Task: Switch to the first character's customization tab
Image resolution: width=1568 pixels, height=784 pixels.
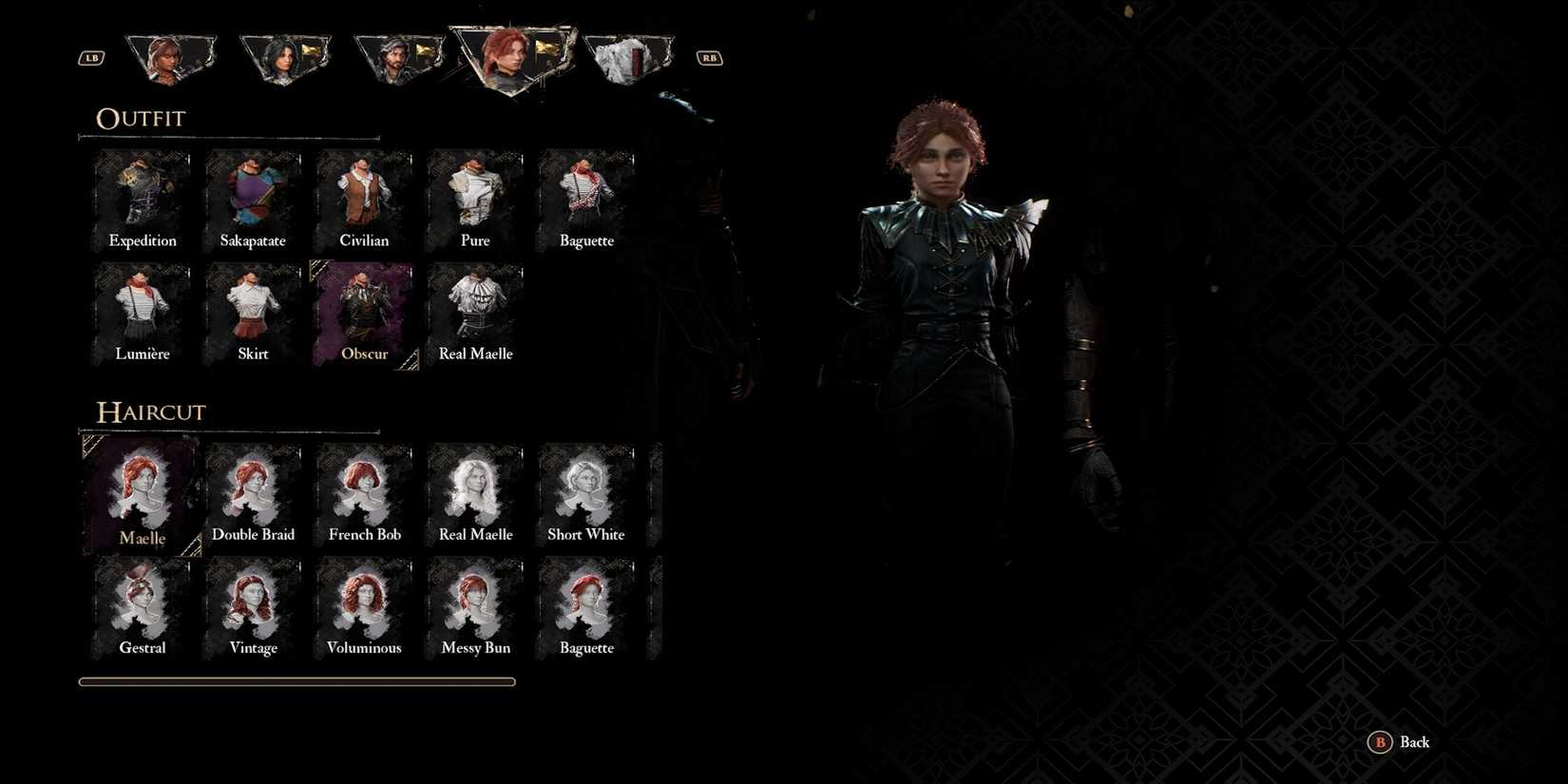Action: [x=171, y=57]
